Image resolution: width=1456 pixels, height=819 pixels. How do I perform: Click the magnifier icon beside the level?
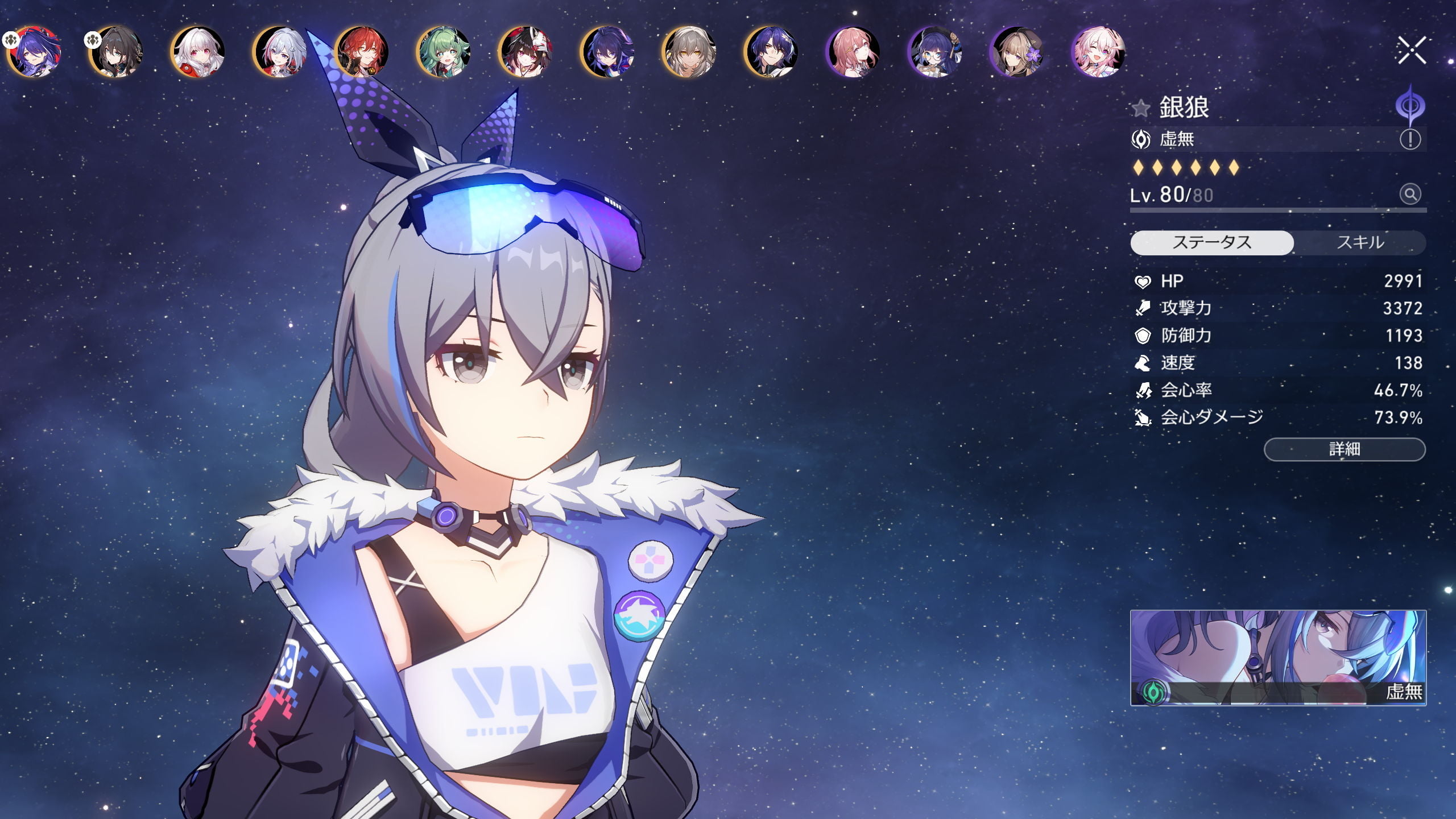click(x=1410, y=195)
